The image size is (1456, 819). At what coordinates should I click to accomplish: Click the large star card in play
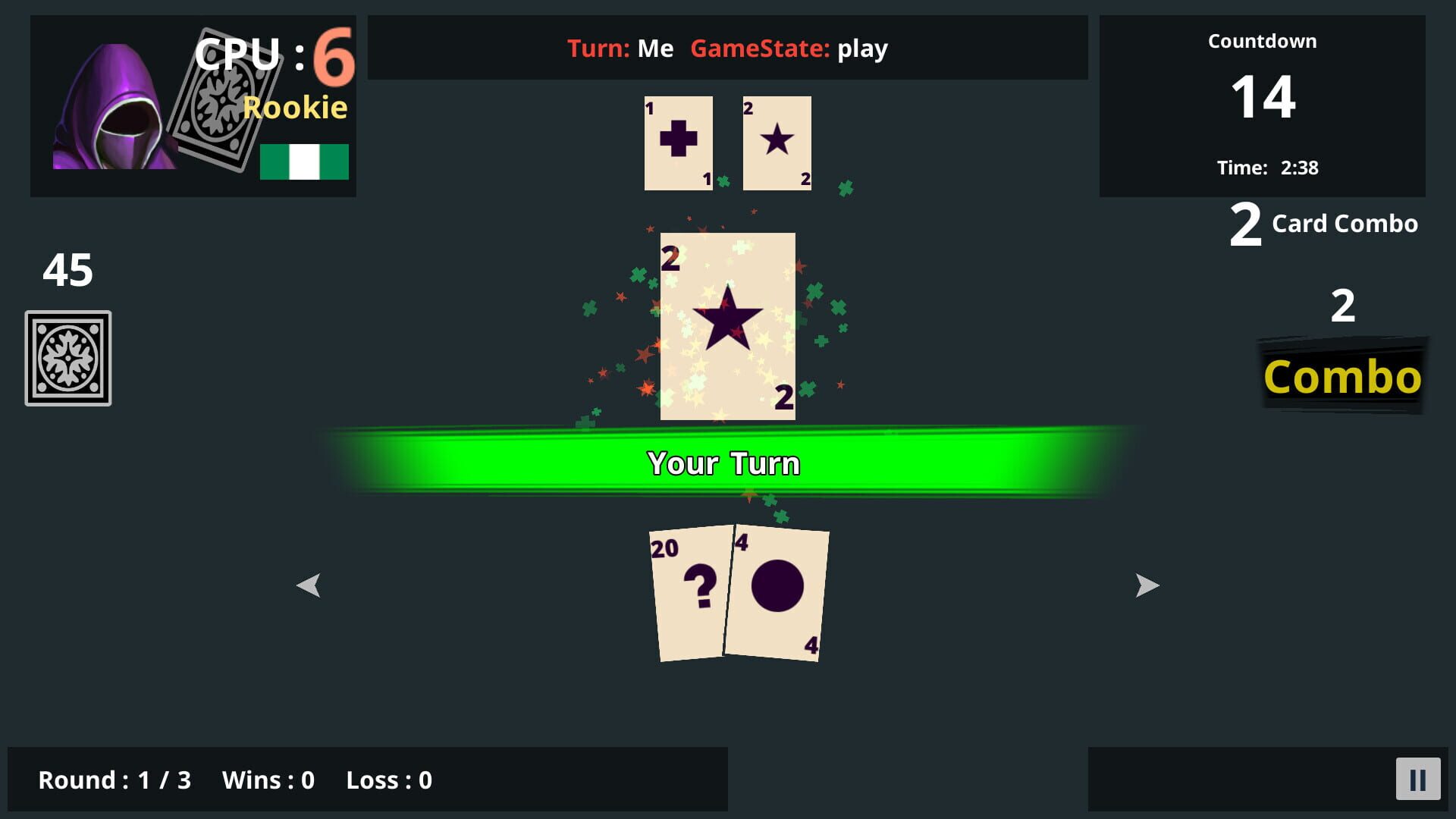coord(726,325)
